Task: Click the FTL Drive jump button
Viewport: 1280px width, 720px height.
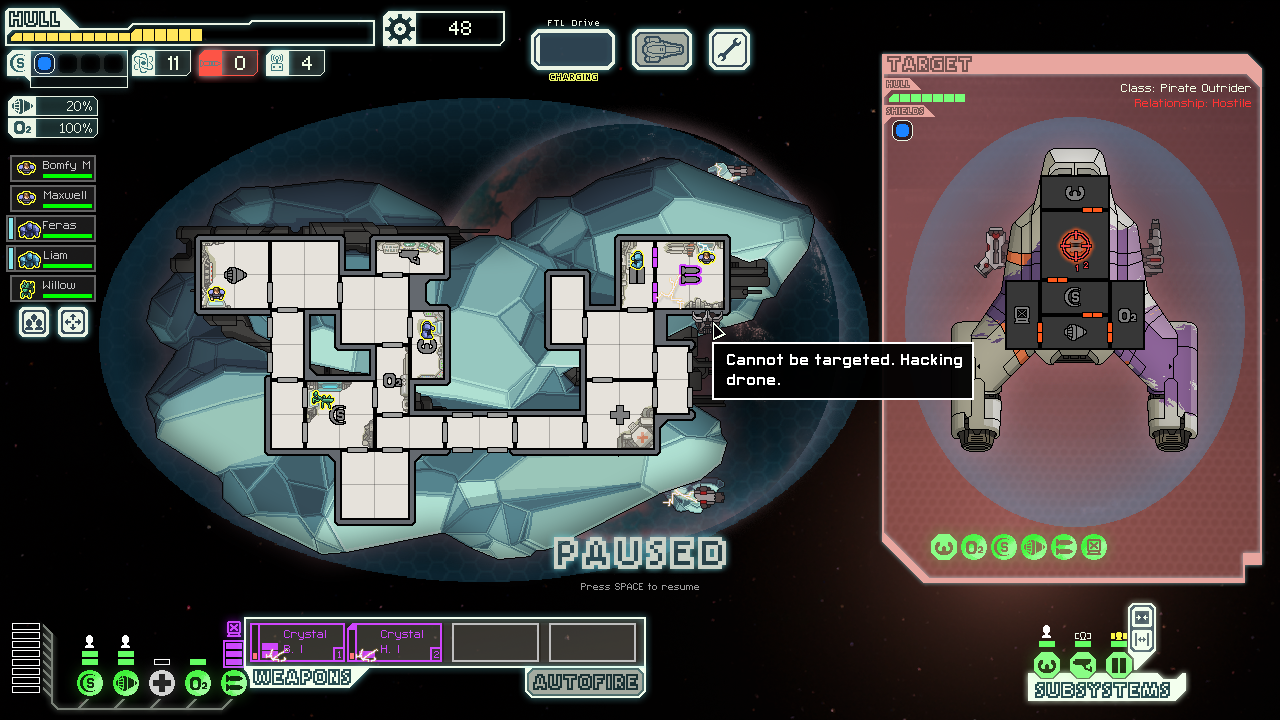Action: point(572,50)
